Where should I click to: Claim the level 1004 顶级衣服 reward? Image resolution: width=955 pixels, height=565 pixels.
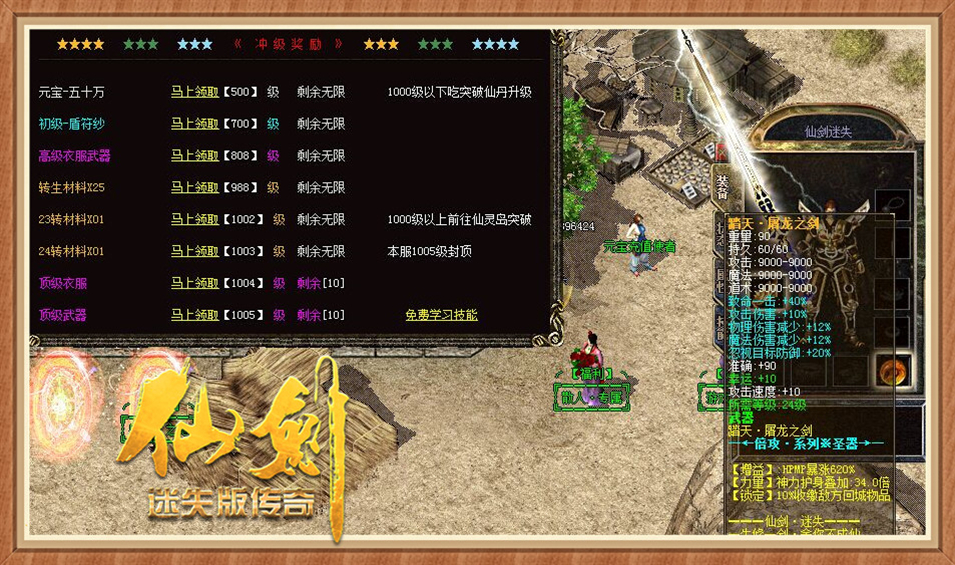194,283
